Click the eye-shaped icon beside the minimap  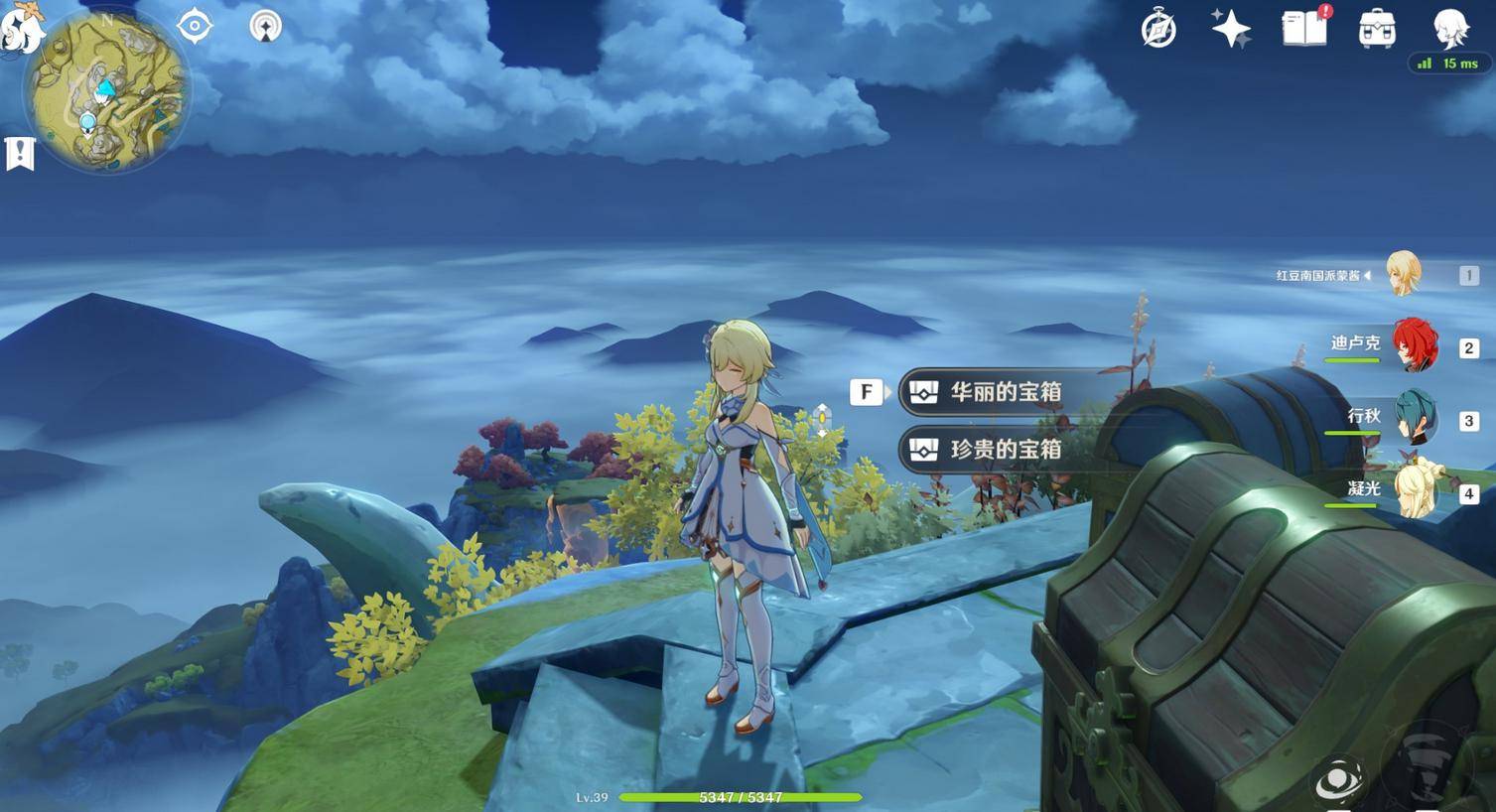click(195, 26)
